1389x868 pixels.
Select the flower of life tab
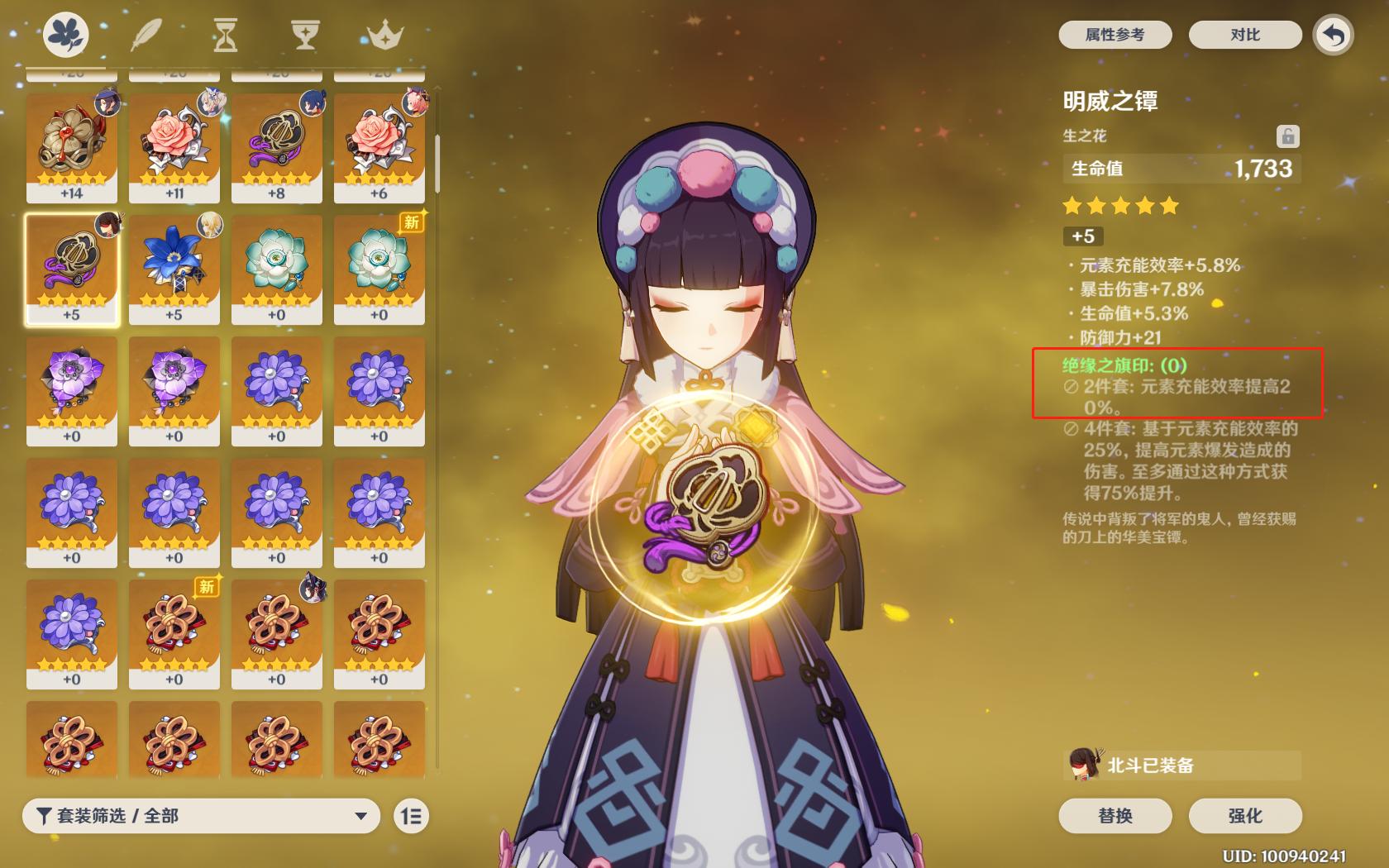pos(66,35)
